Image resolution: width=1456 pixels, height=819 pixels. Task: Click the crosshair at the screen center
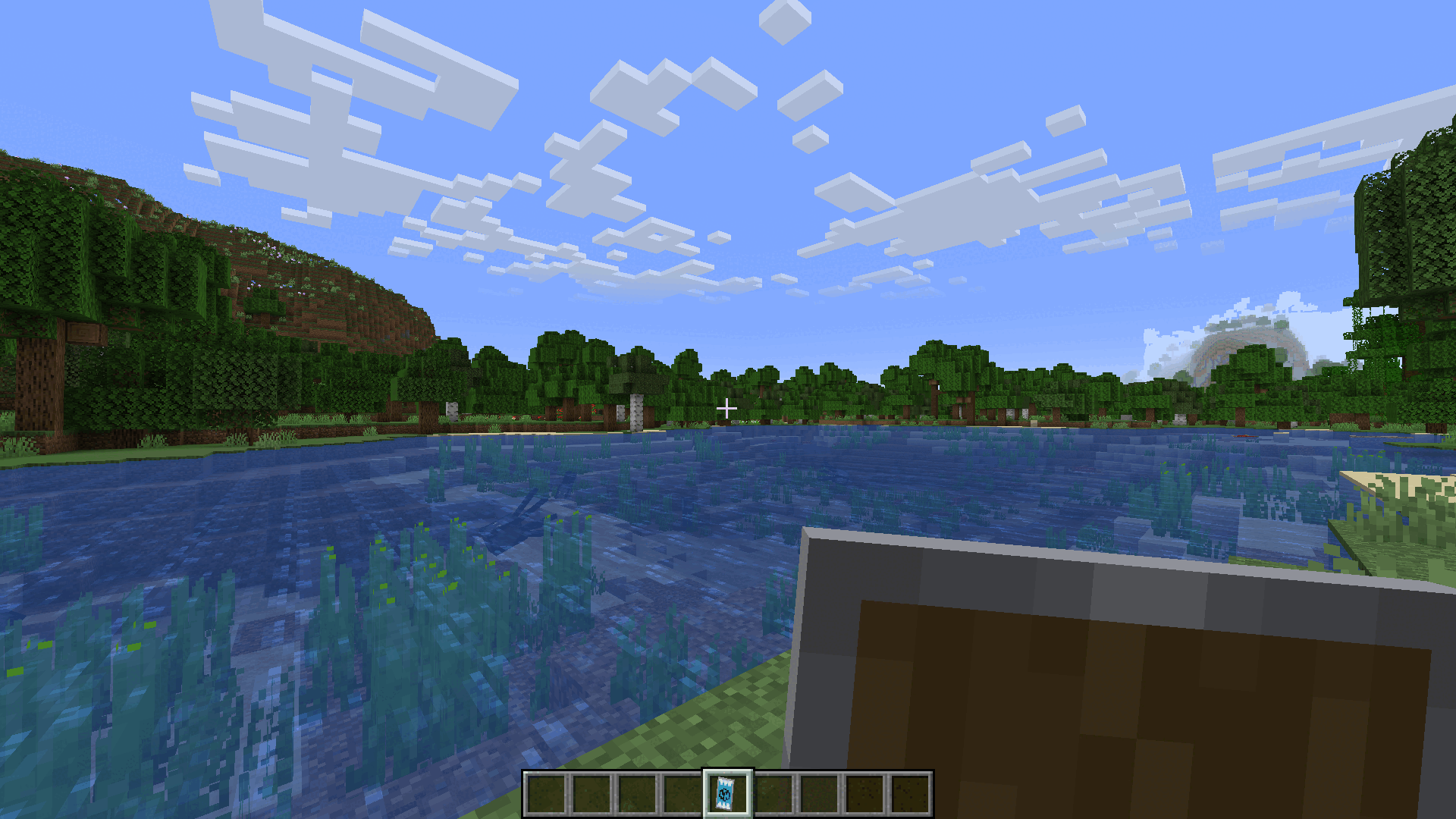(728, 408)
